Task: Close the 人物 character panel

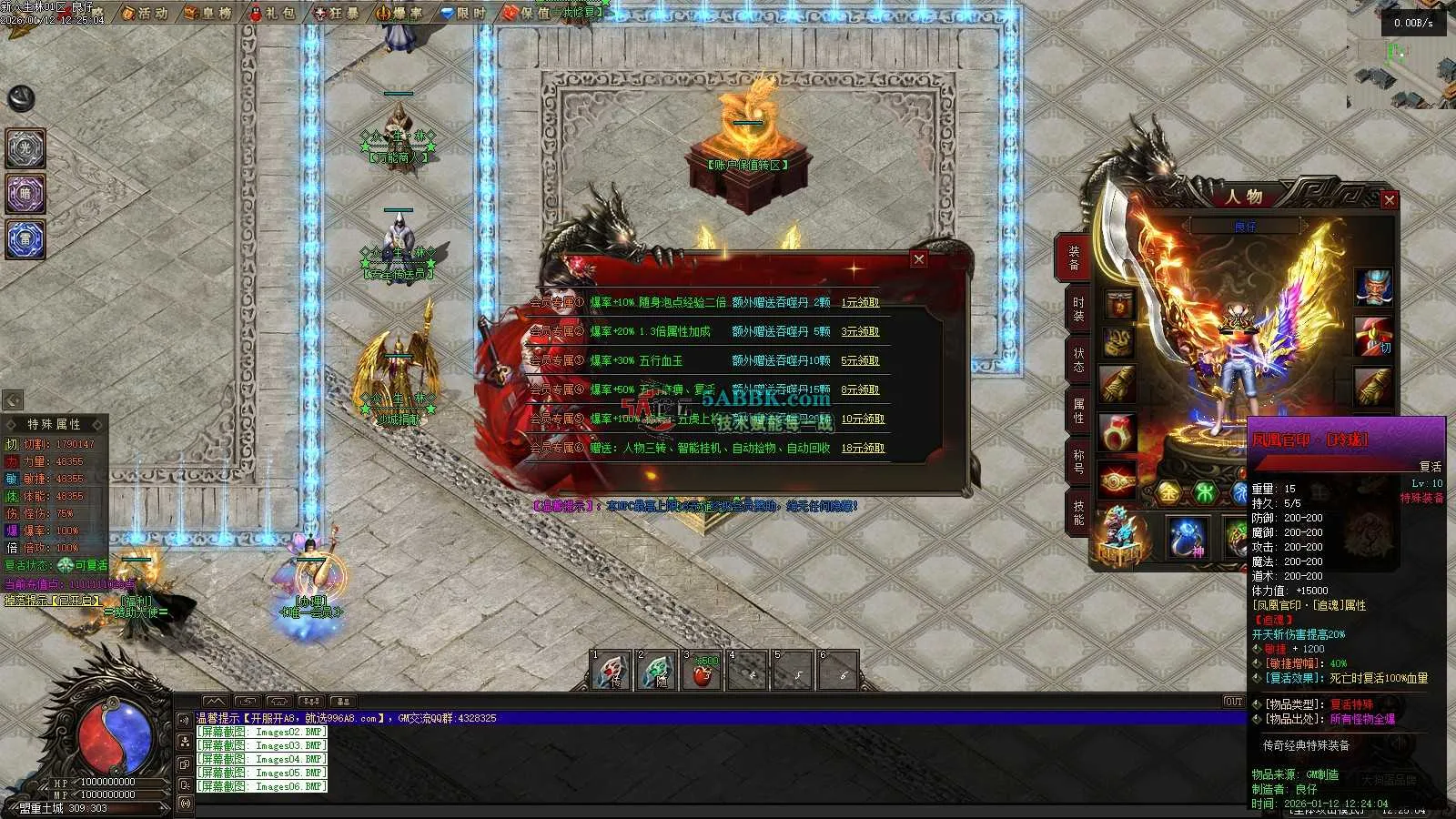Action: click(x=1389, y=200)
